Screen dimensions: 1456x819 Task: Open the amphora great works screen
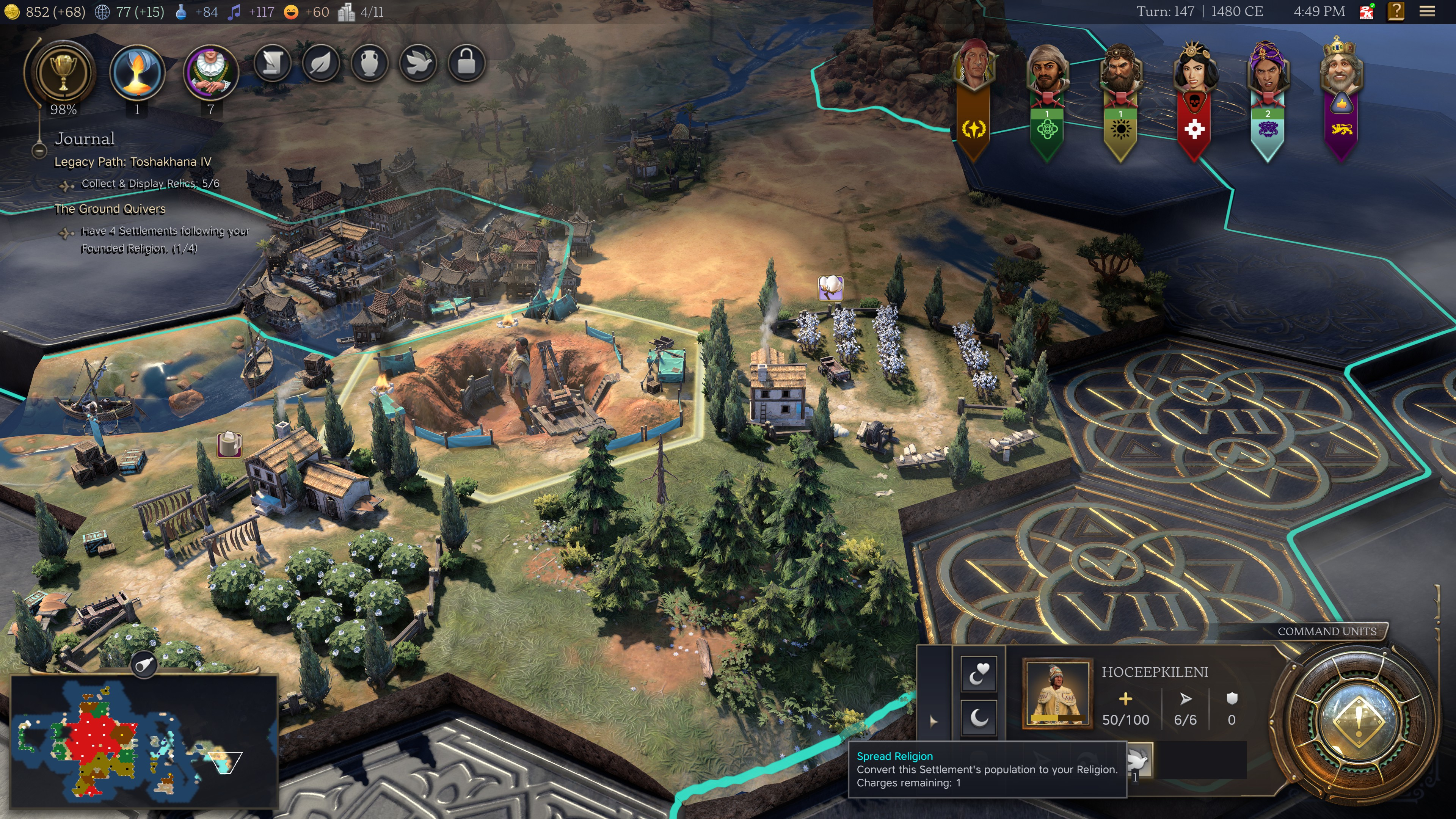tap(370, 63)
